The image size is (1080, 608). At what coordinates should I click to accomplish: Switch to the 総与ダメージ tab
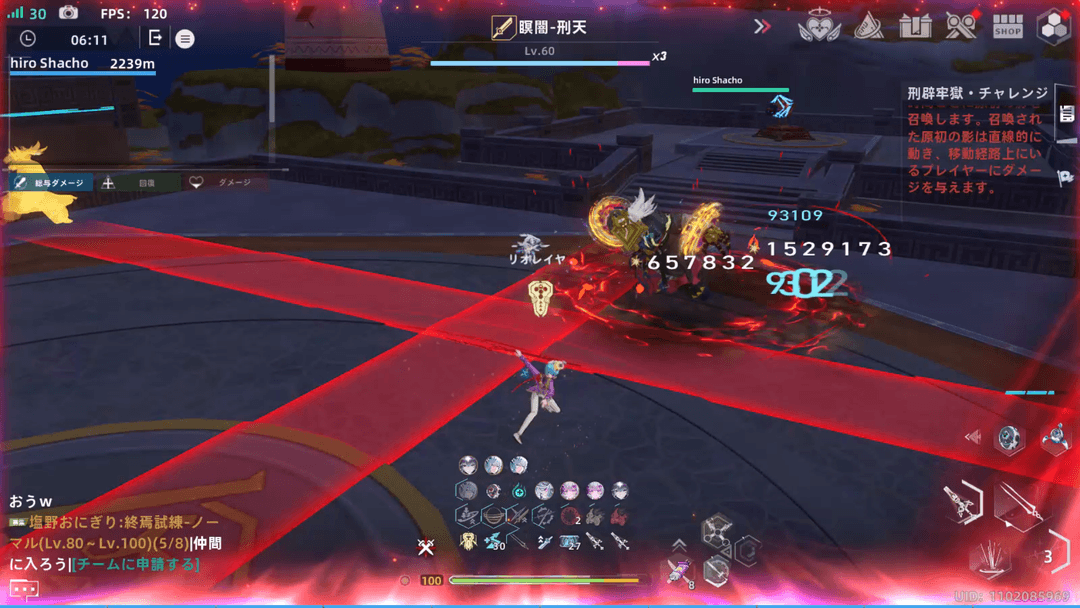(52, 183)
